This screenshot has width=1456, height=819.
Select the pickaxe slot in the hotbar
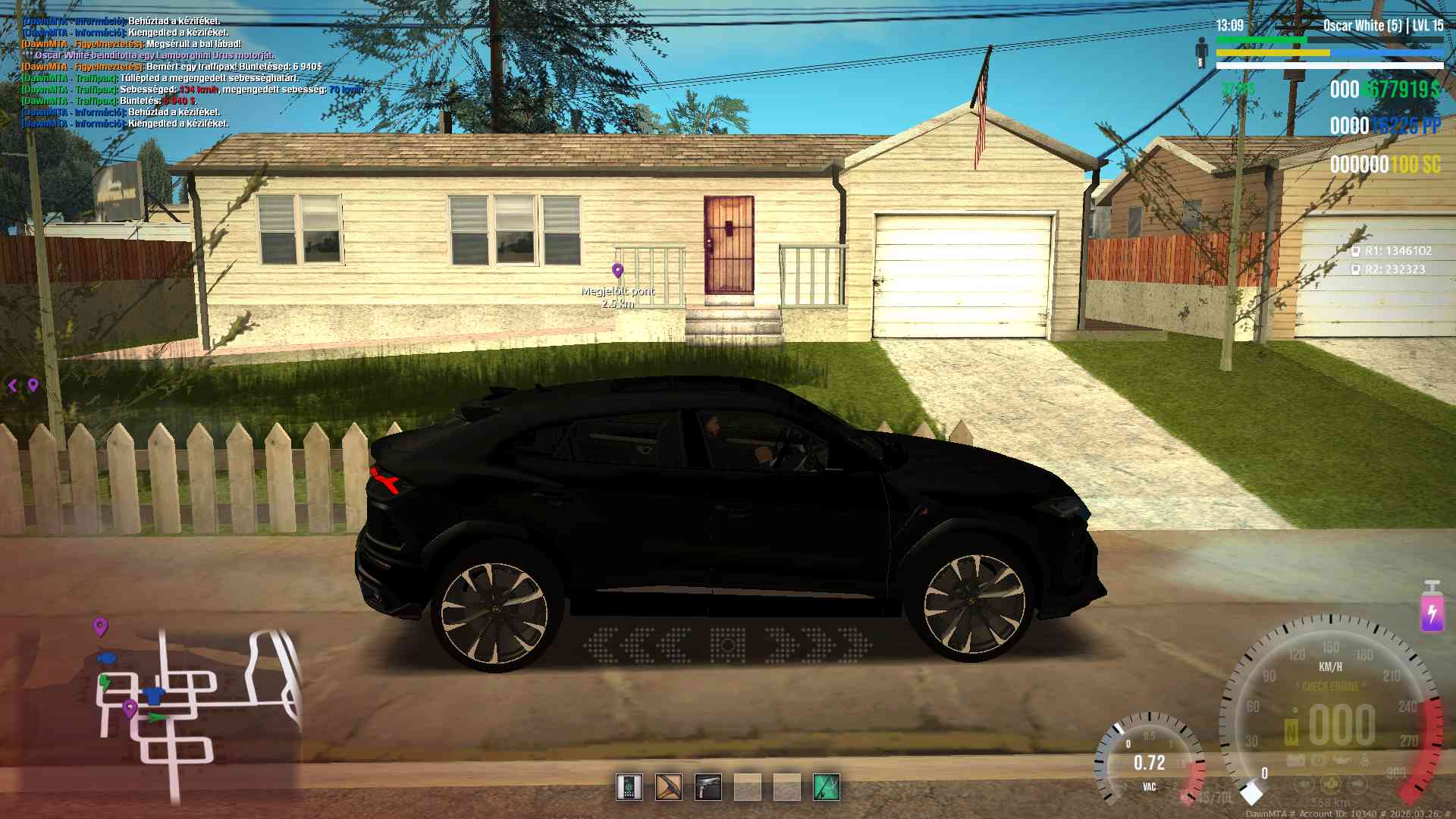[669, 787]
